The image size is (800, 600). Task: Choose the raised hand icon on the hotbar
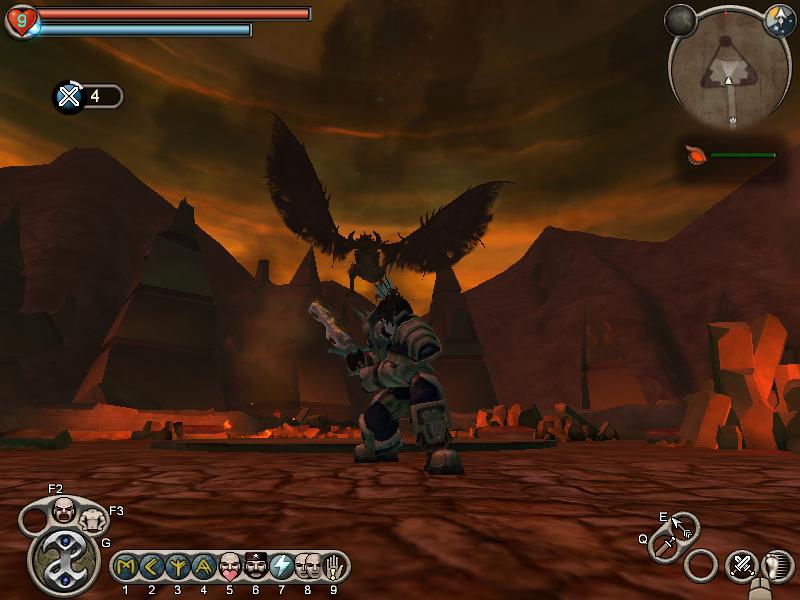pyautogui.click(x=333, y=568)
